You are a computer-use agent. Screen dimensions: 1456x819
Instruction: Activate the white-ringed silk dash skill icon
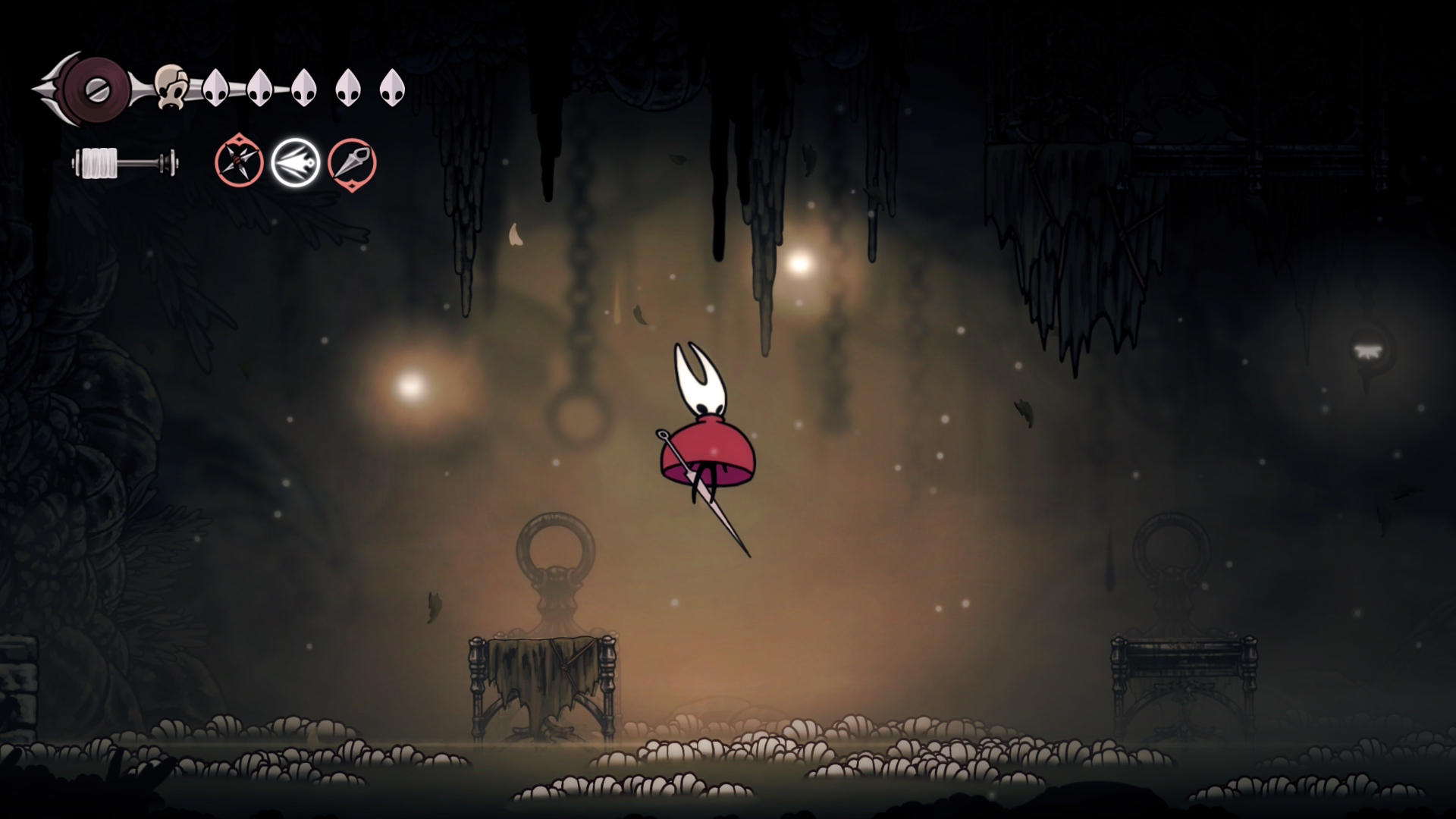coord(295,162)
